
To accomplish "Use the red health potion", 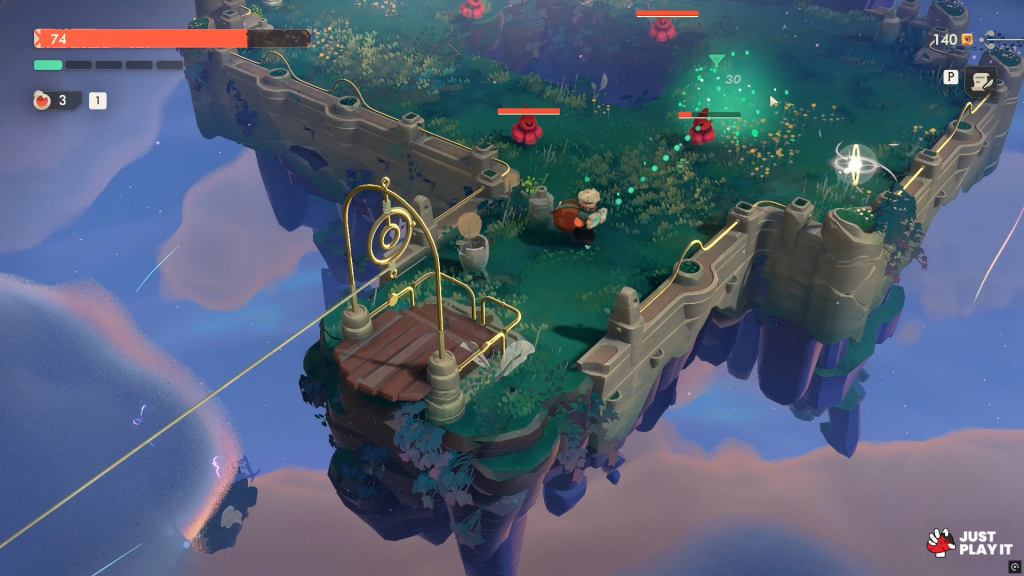I will 43,100.
